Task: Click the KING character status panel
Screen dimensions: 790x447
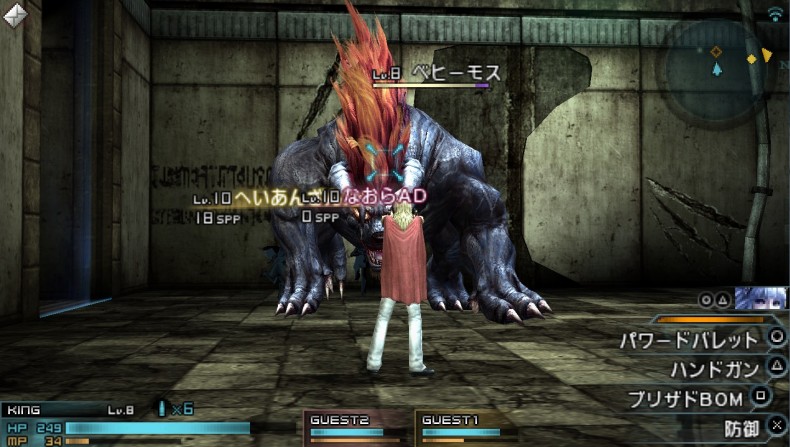Action: coord(120,424)
